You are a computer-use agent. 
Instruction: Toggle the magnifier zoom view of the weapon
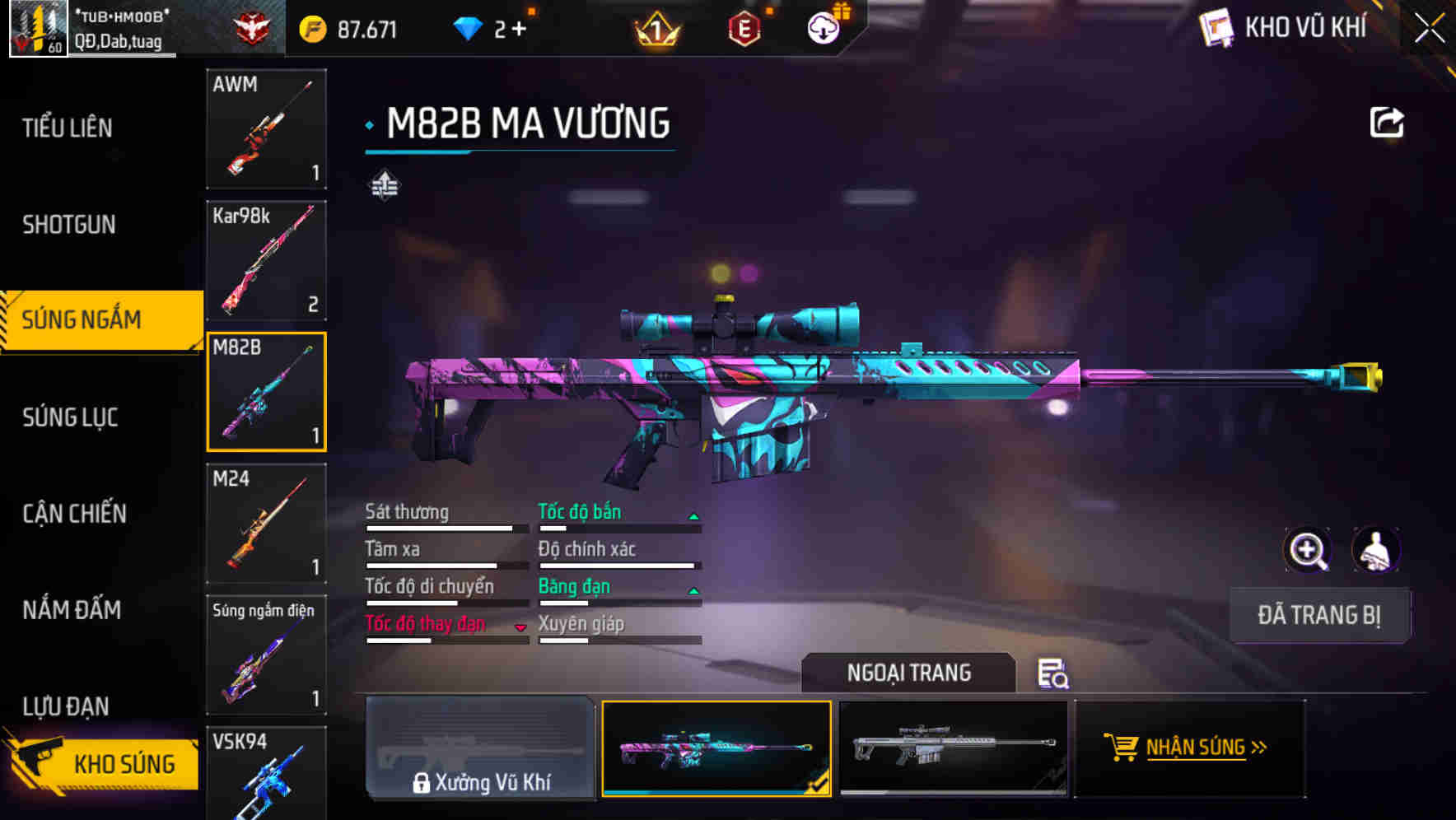1308,550
